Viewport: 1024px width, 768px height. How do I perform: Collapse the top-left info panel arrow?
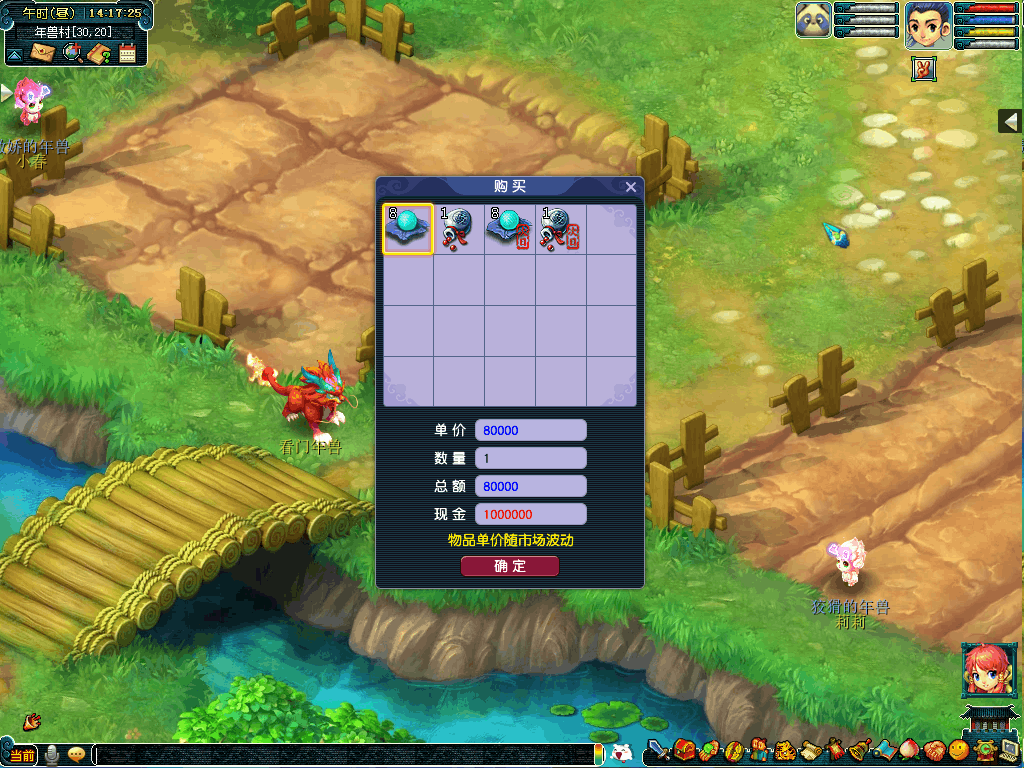pos(16,53)
